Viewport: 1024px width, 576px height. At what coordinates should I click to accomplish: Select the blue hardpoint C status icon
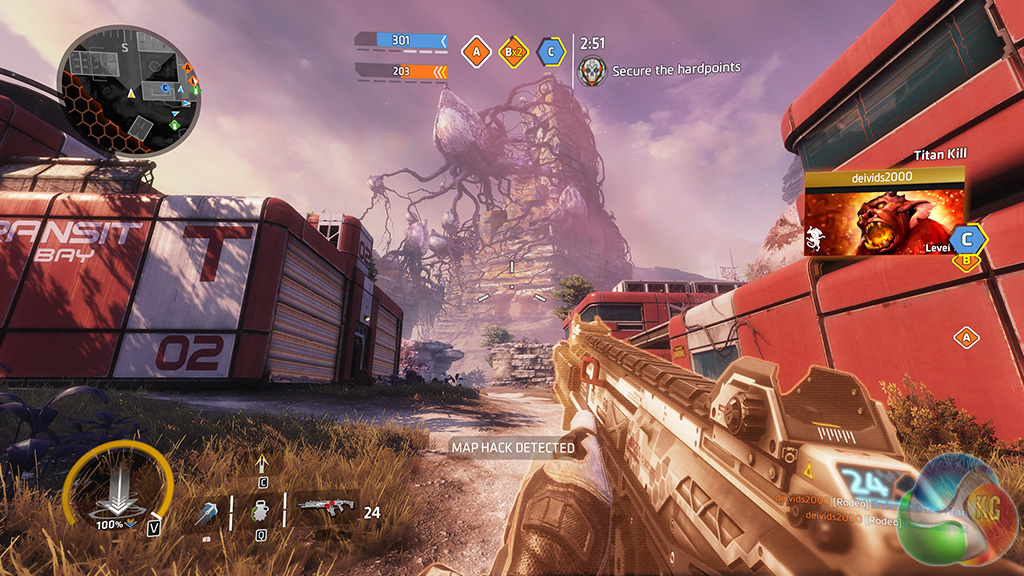pyautogui.click(x=549, y=51)
